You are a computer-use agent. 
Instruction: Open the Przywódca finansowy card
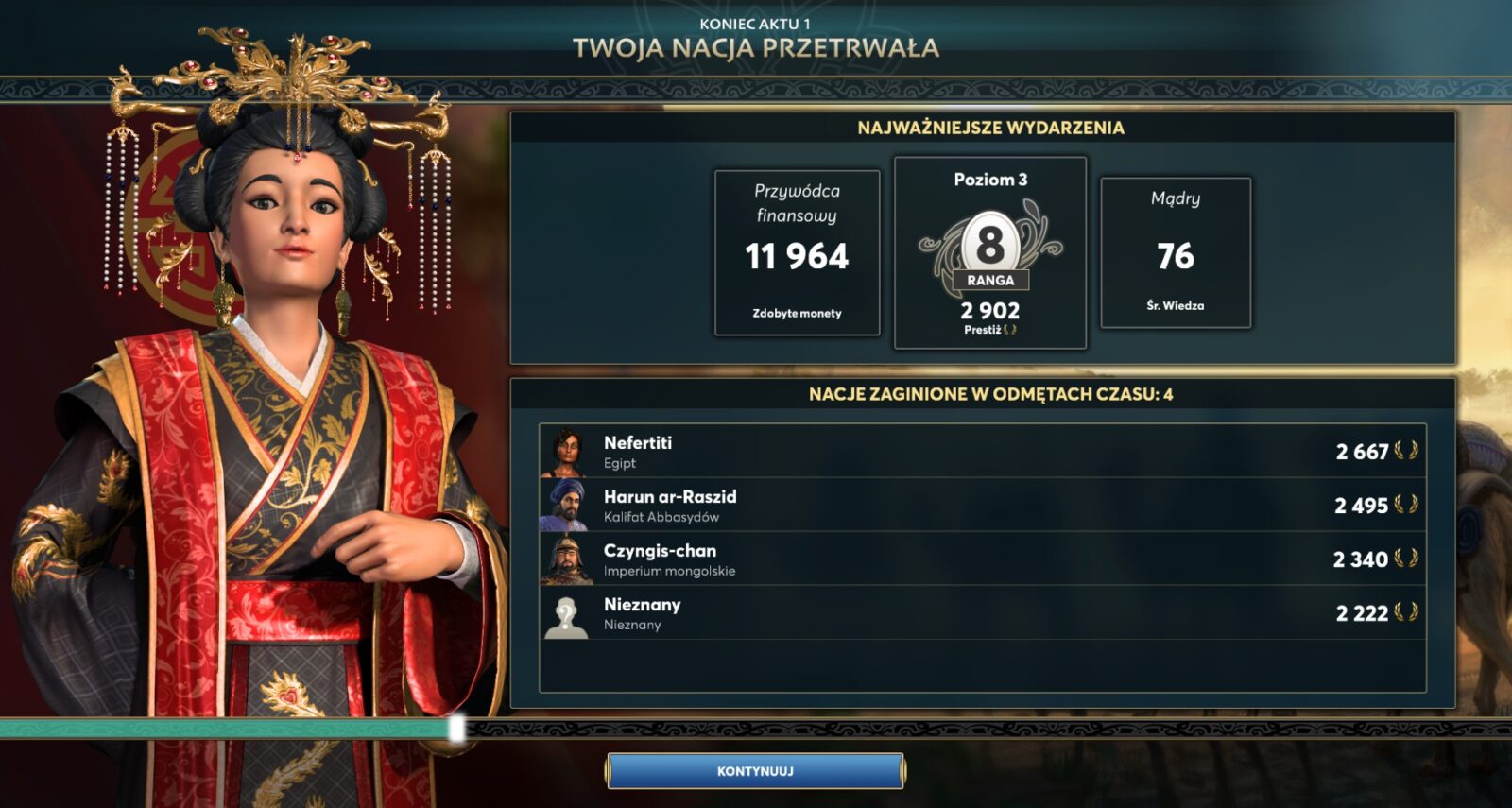pos(797,253)
